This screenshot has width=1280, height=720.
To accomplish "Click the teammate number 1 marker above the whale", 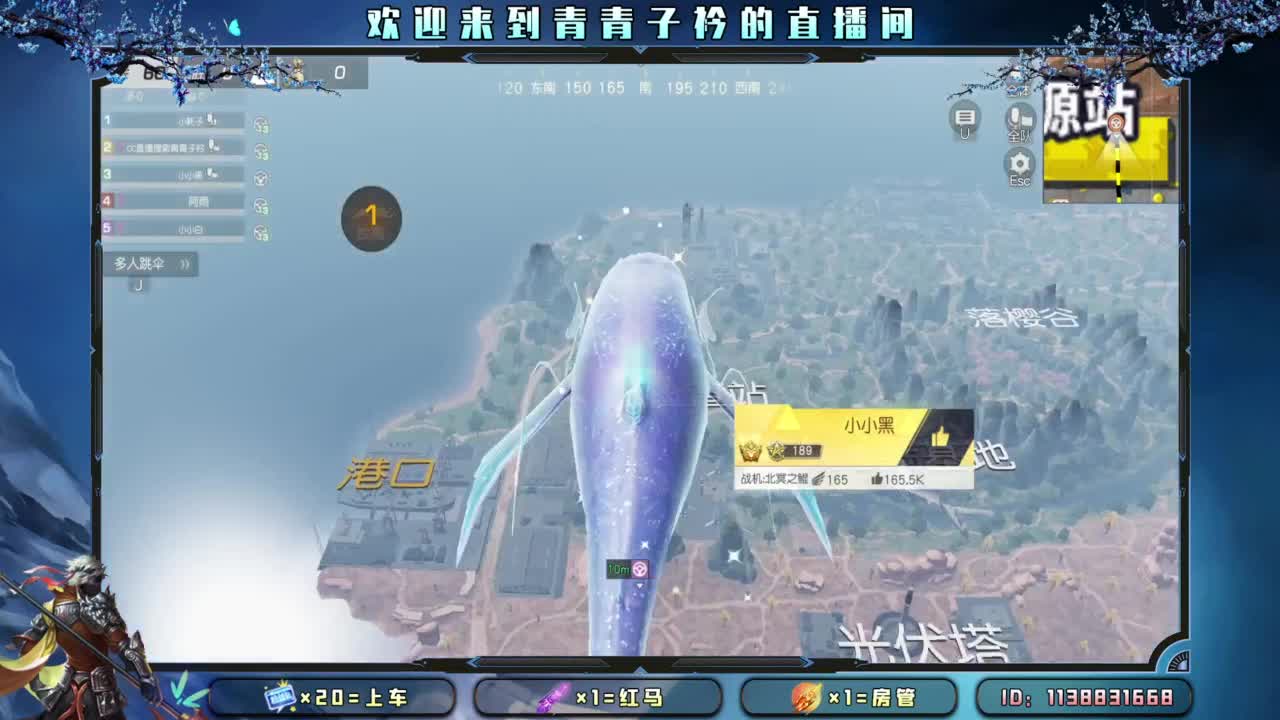I will pos(370,218).
